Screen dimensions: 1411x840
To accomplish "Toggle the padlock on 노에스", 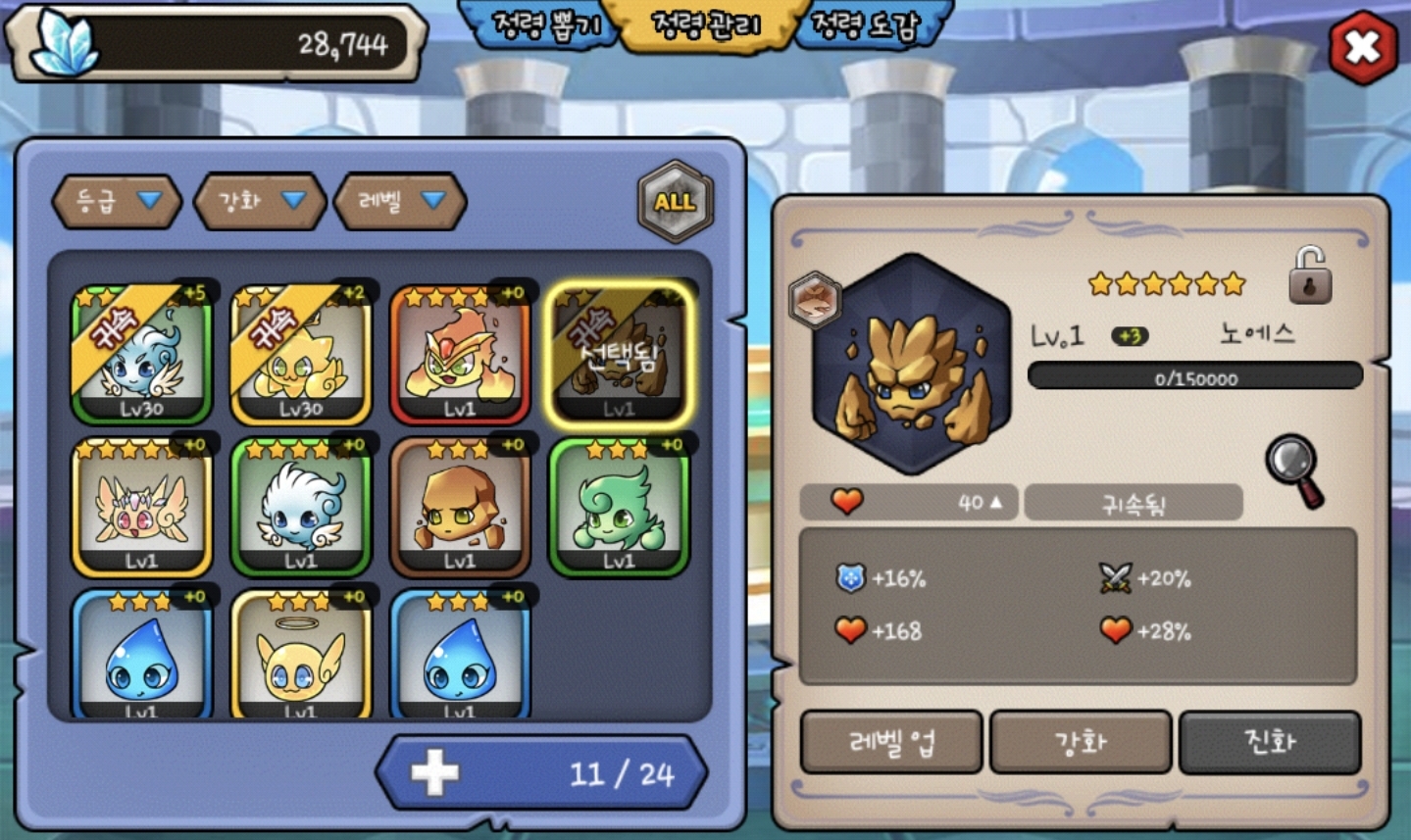I will pos(1310,274).
